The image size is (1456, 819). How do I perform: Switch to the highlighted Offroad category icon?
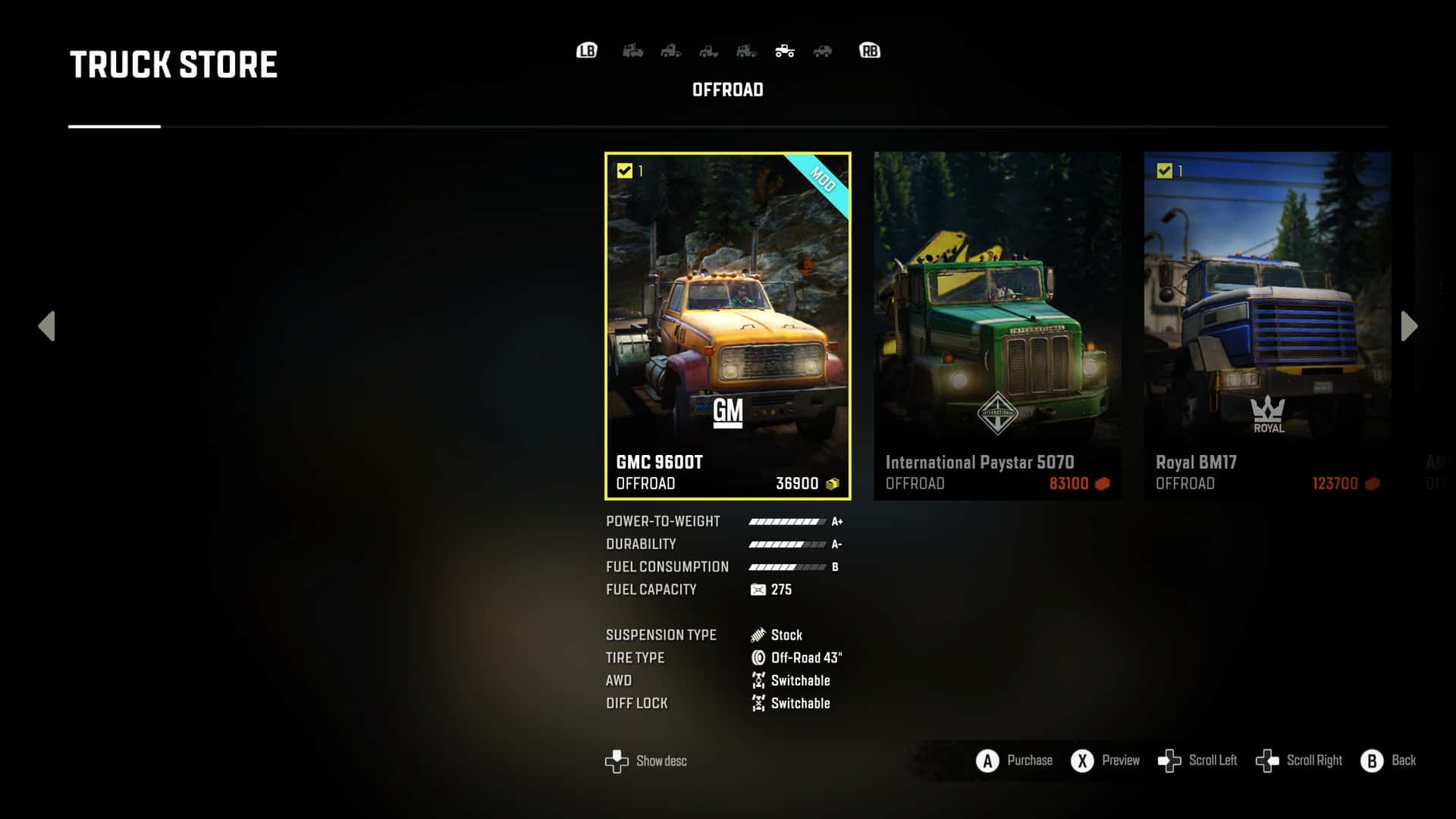point(785,51)
